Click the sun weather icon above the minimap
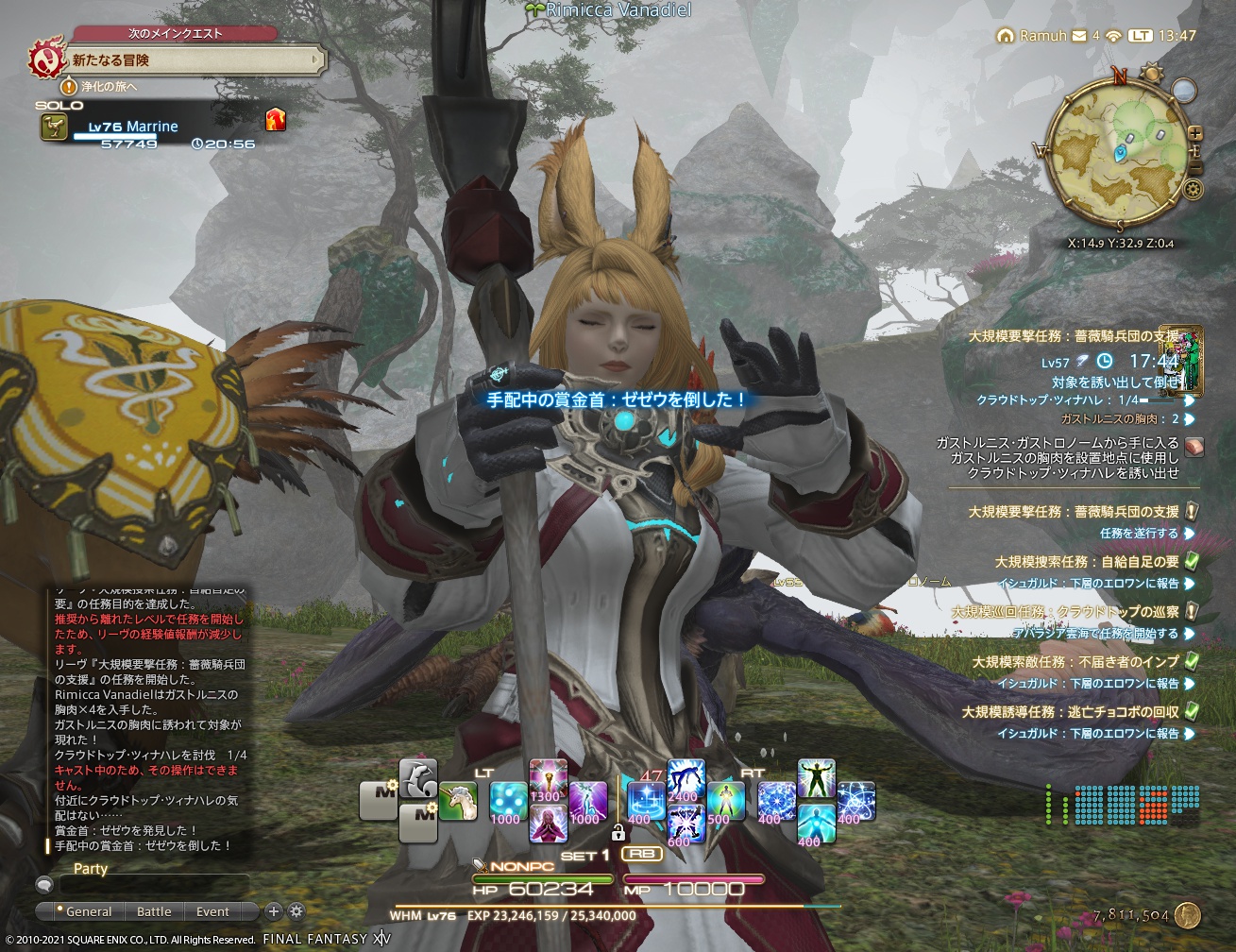 (x=1152, y=73)
